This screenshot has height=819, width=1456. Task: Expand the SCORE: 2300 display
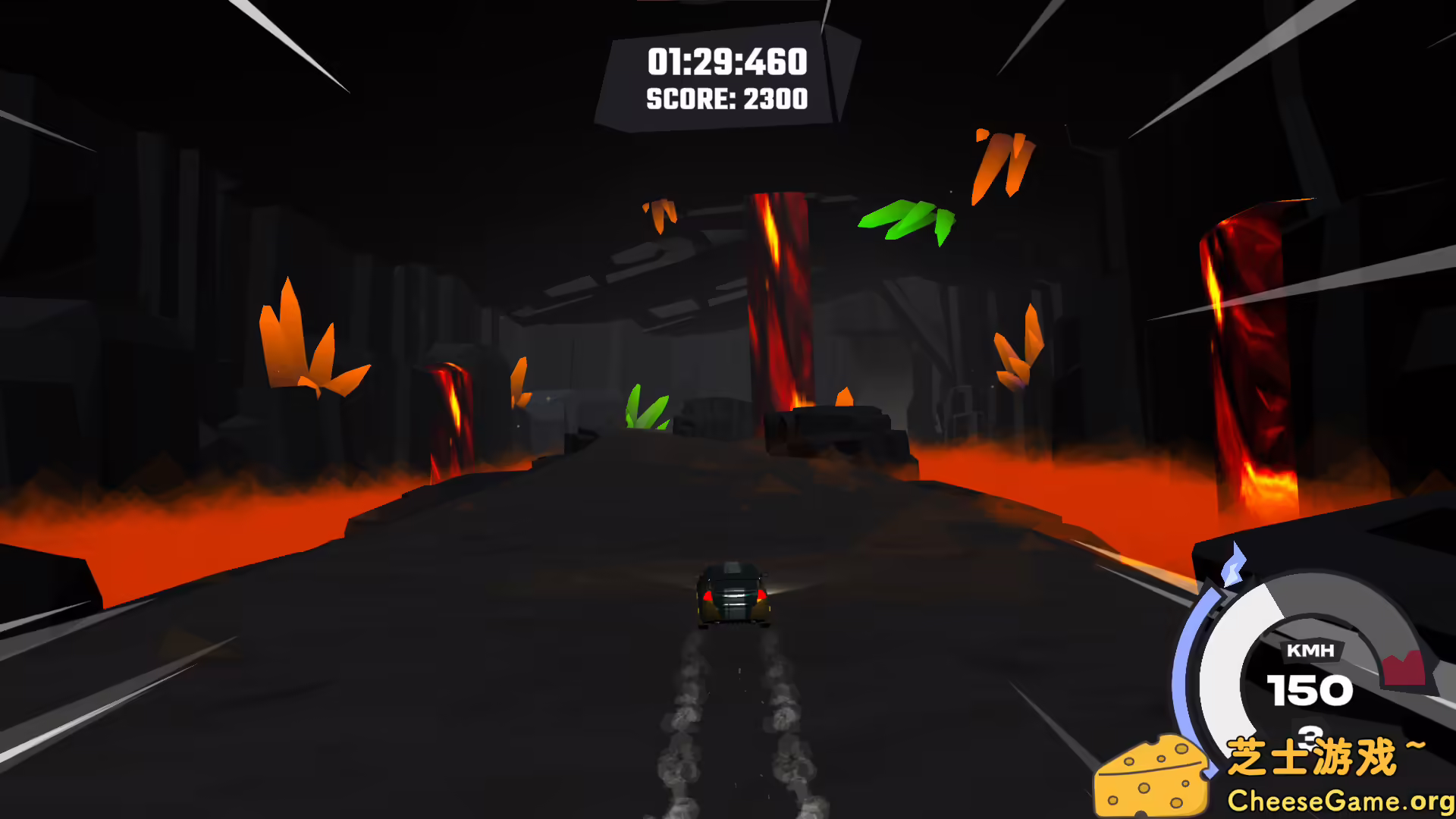click(x=726, y=99)
